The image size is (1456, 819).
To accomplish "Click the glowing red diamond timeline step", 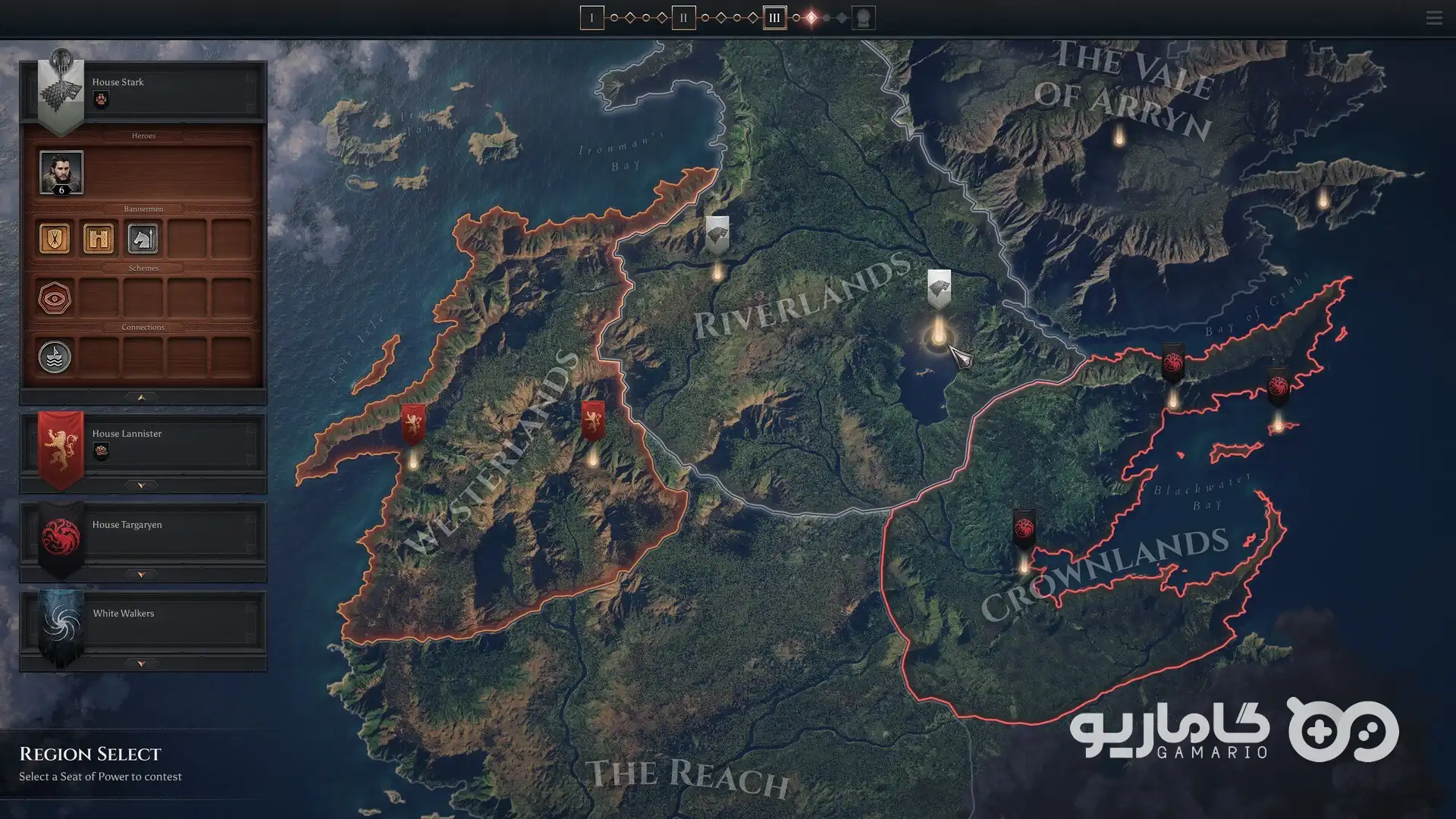I will tap(811, 17).
